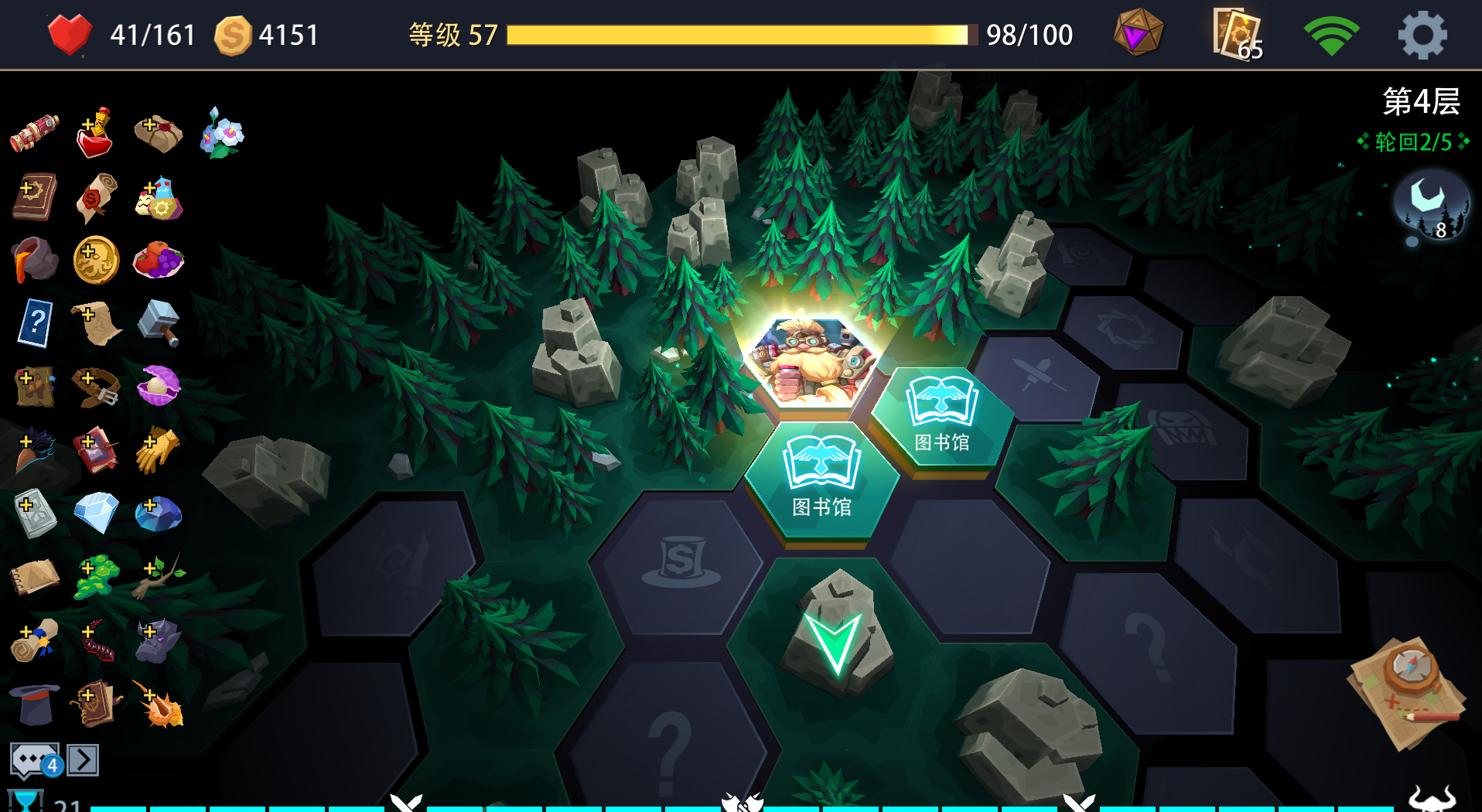Click the hammer item in the inventory
Viewport: 1482px width, 812px height.
157,324
